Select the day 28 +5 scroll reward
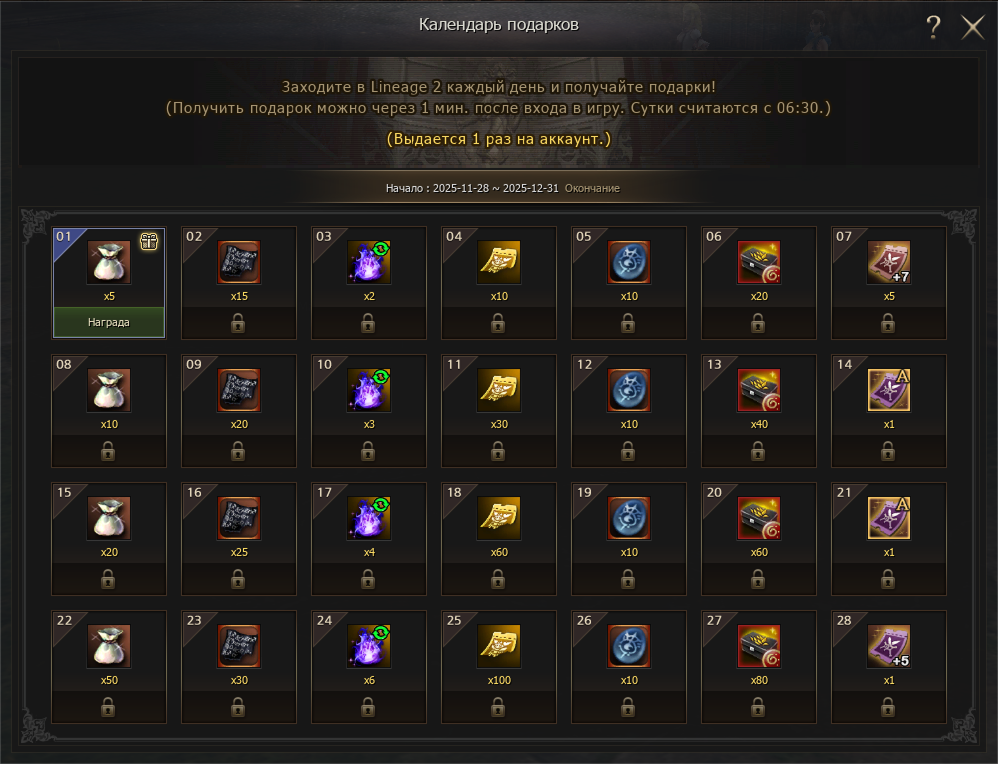The width and height of the screenshot is (998, 764). click(x=889, y=646)
